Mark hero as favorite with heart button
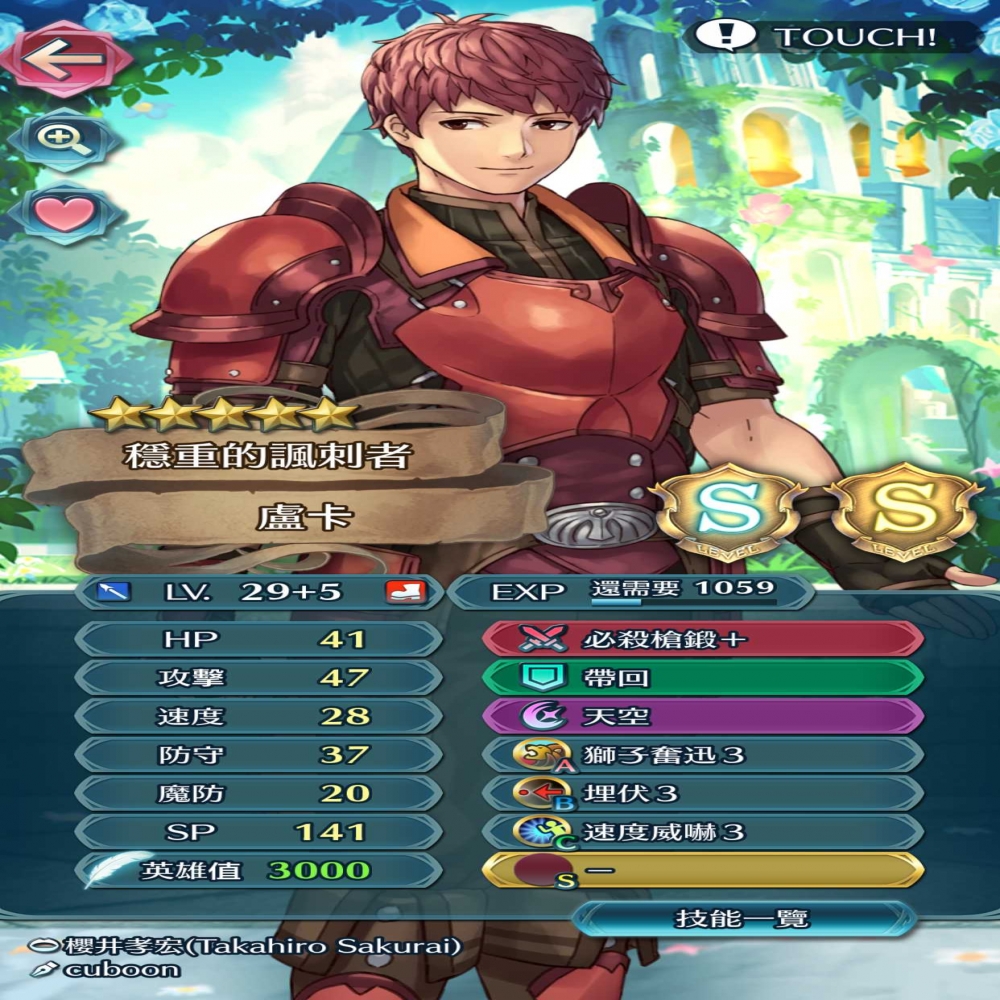This screenshot has height=1000, width=1000. click(64, 214)
